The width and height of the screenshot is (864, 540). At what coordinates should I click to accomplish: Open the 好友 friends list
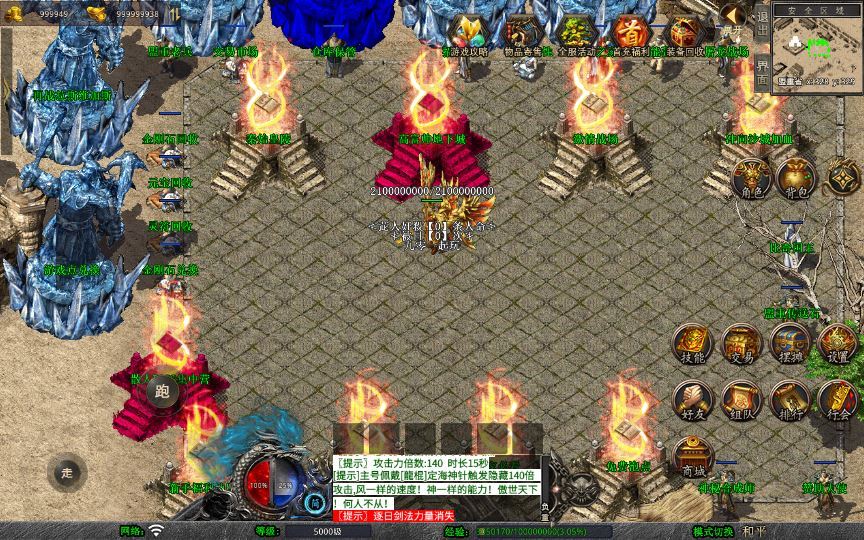pyautogui.click(x=692, y=400)
